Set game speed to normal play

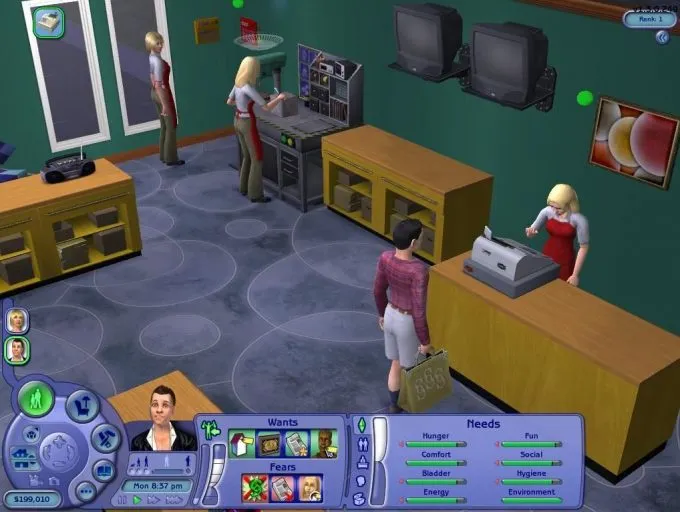click(x=138, y=499)
